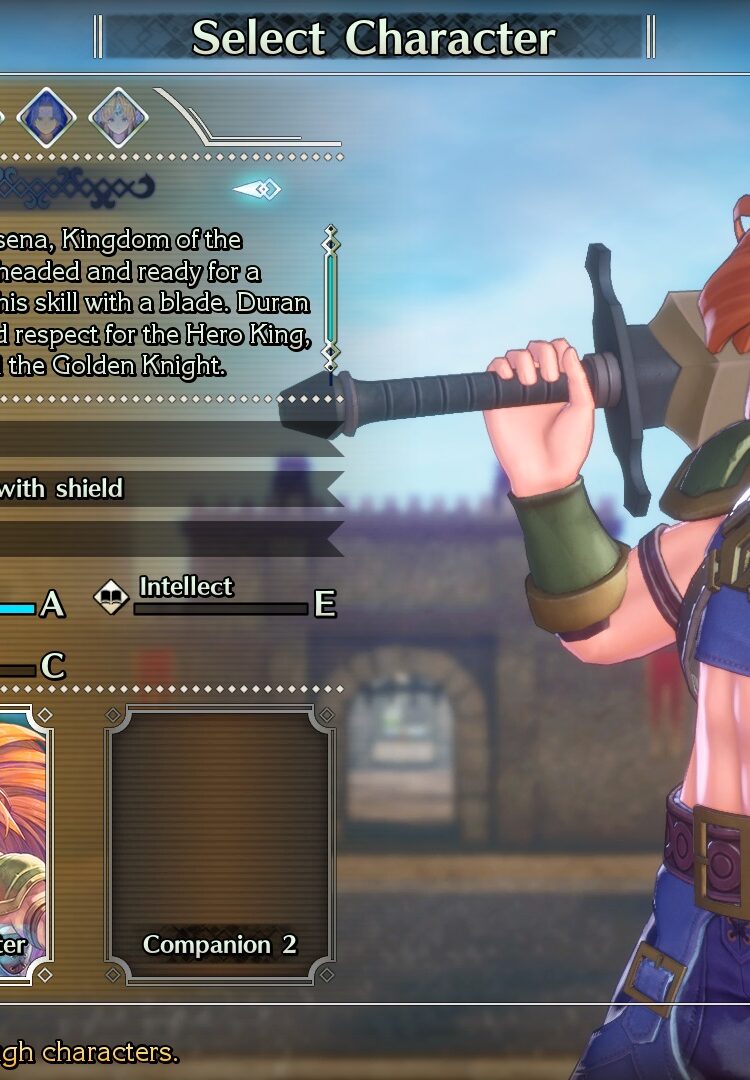Click the glowing arrow beside the character name
Viewport: 750px width, 1080px height.
click(x=257, y=189)
